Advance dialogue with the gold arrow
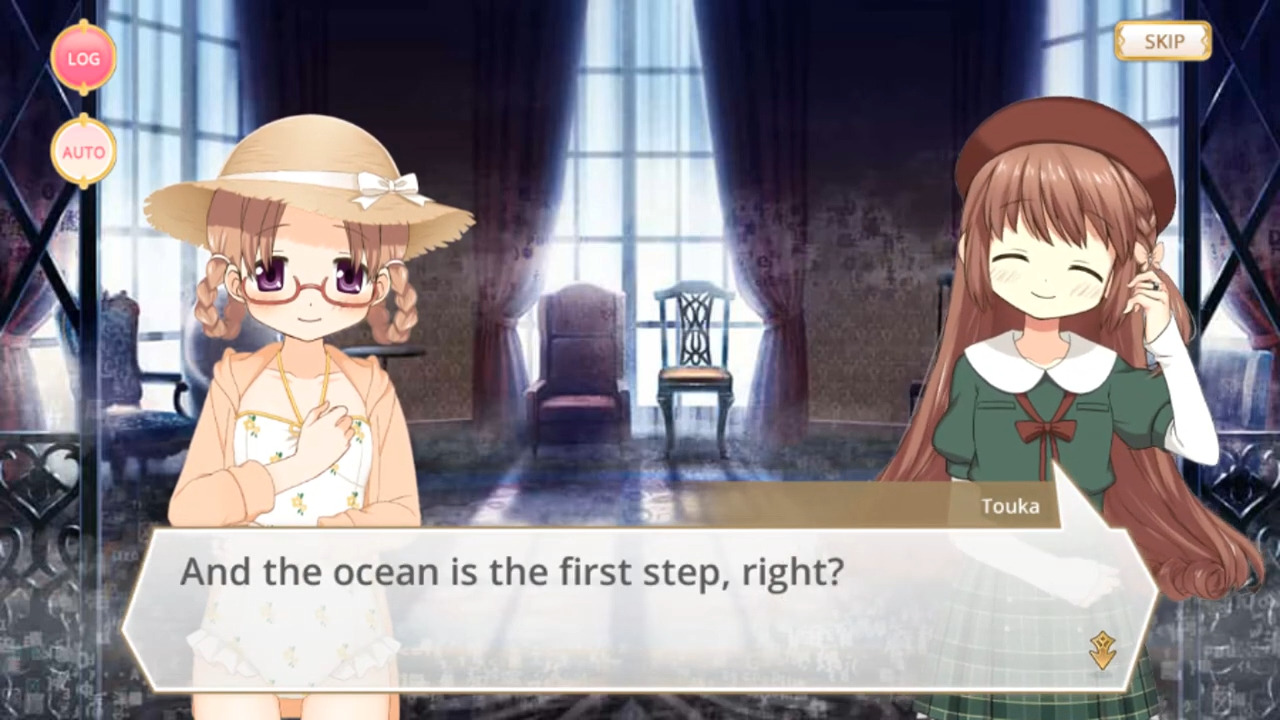Screen dimensions: 1280x720 (x=1102, y=650)
